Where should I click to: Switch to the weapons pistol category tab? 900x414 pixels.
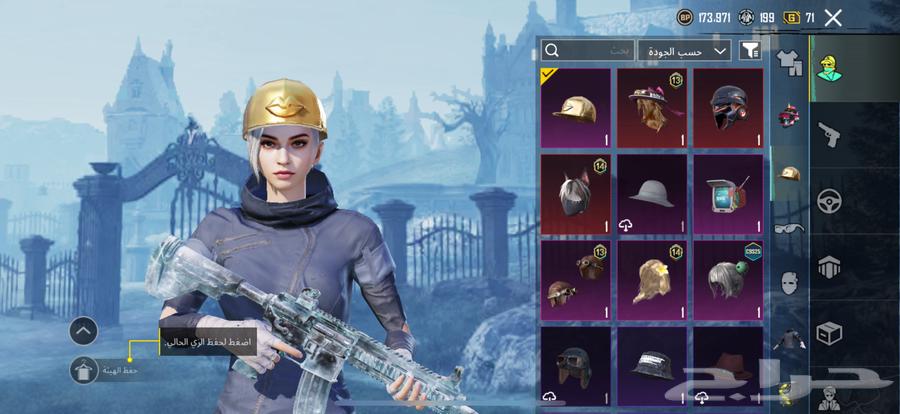point(829,136)
